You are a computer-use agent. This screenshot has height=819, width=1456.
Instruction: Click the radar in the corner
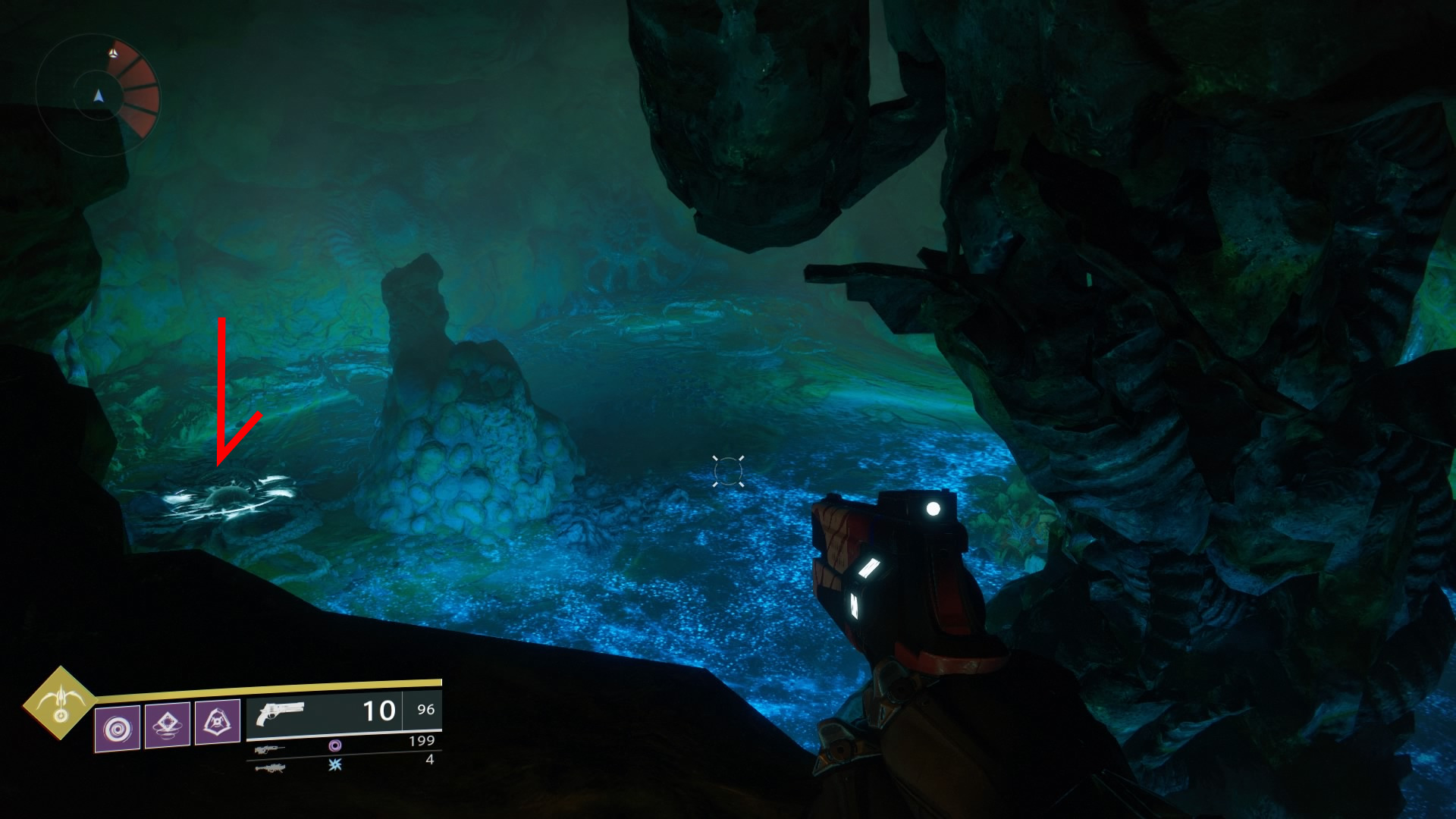point(97,96)
